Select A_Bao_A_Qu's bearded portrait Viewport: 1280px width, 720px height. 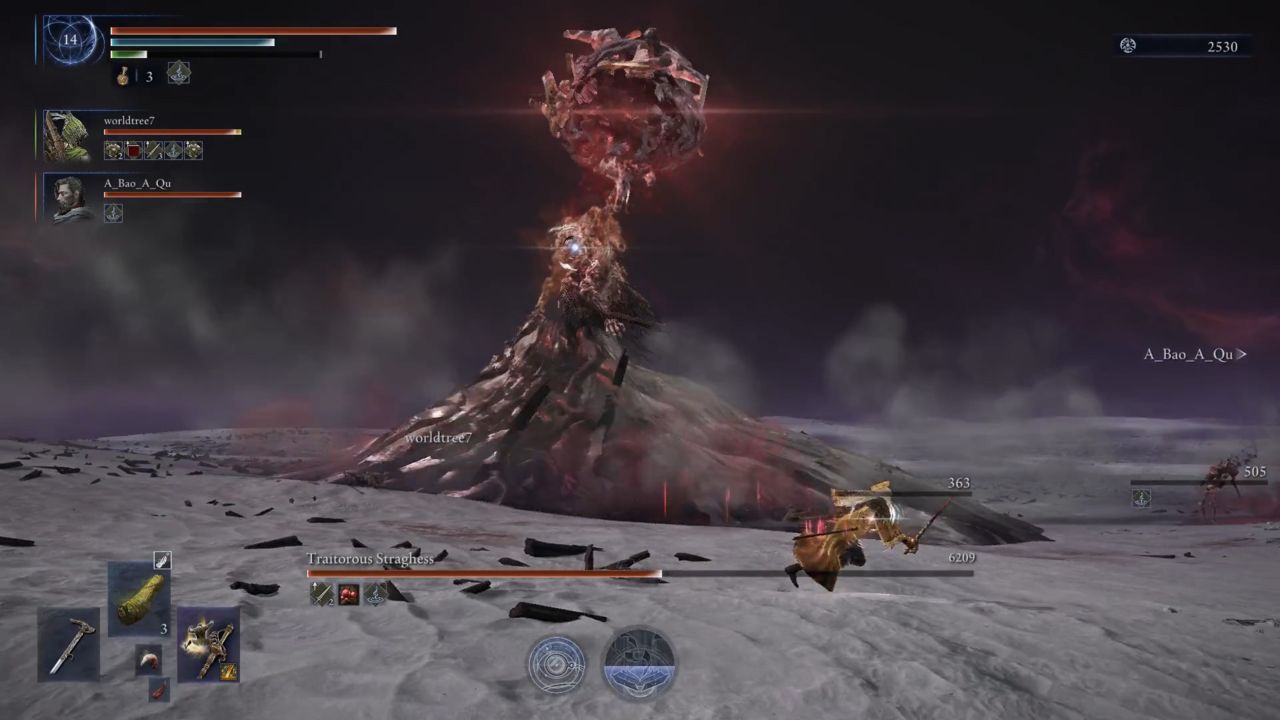[70, 198]
